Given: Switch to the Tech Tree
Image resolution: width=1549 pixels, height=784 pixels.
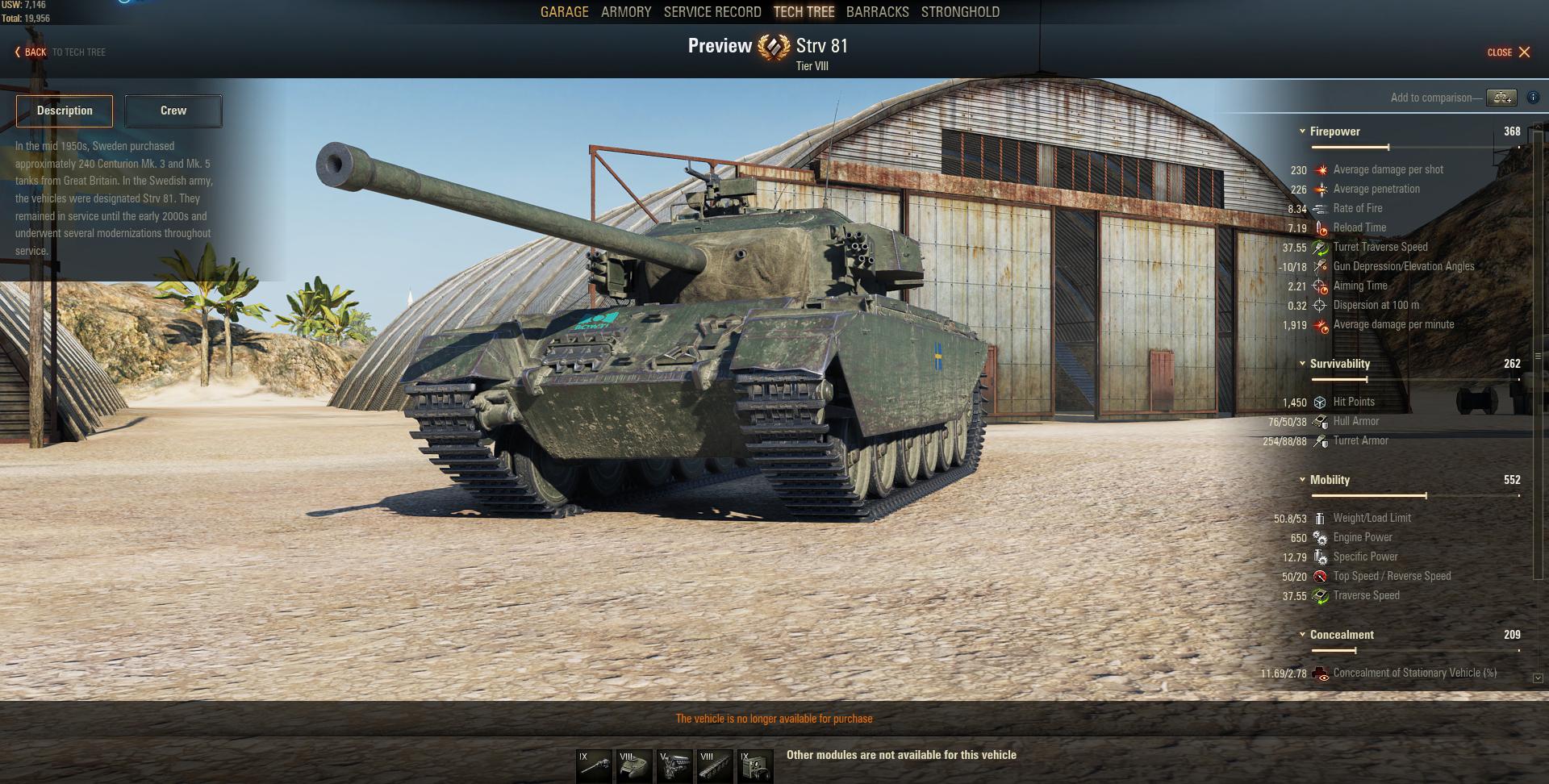Looking at the screenshot, I should click(804, 12).
